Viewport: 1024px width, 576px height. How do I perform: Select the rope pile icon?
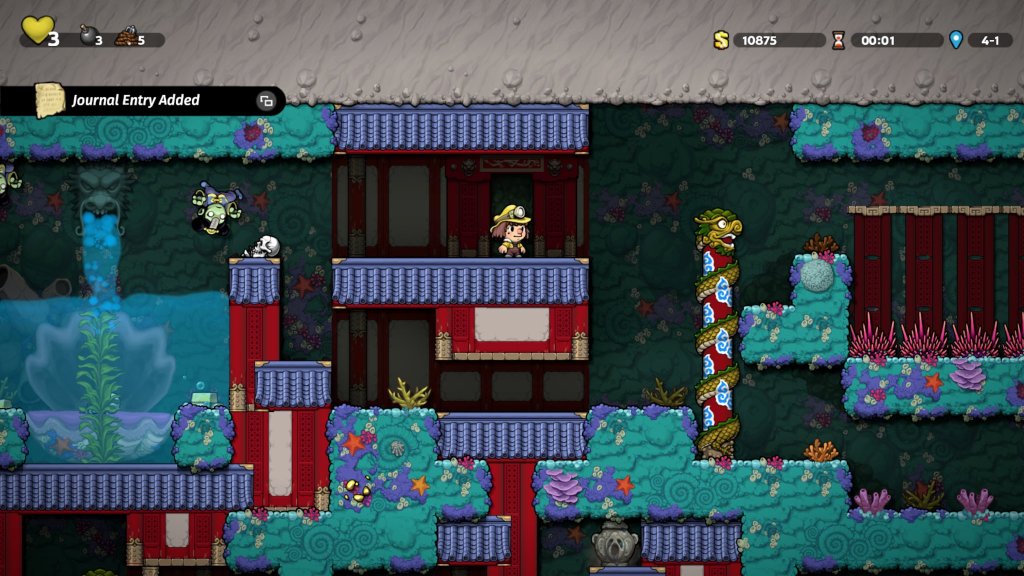click(x=126, y=38)
